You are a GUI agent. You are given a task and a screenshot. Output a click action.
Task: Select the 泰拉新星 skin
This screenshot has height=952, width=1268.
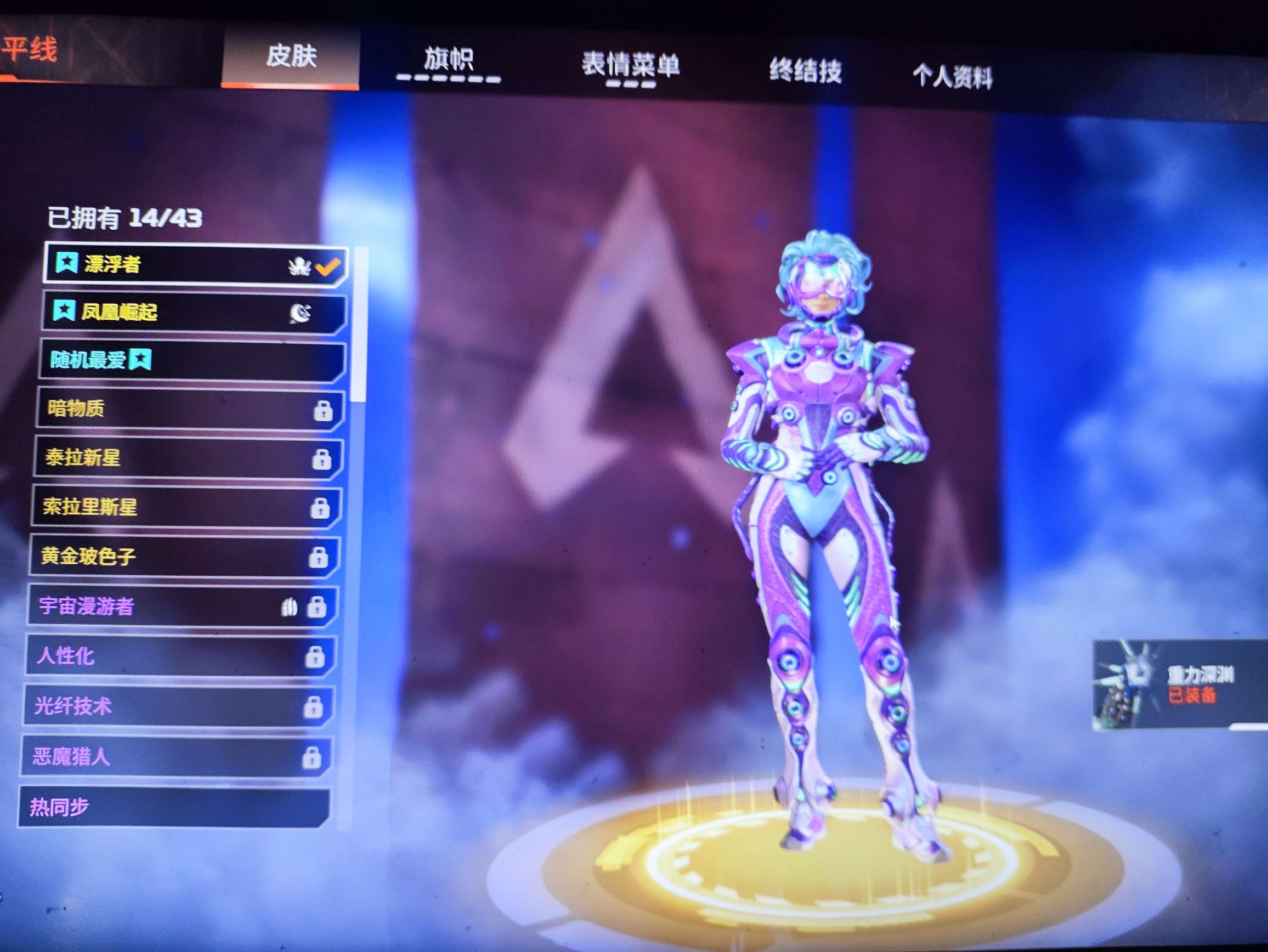point(172,458)
